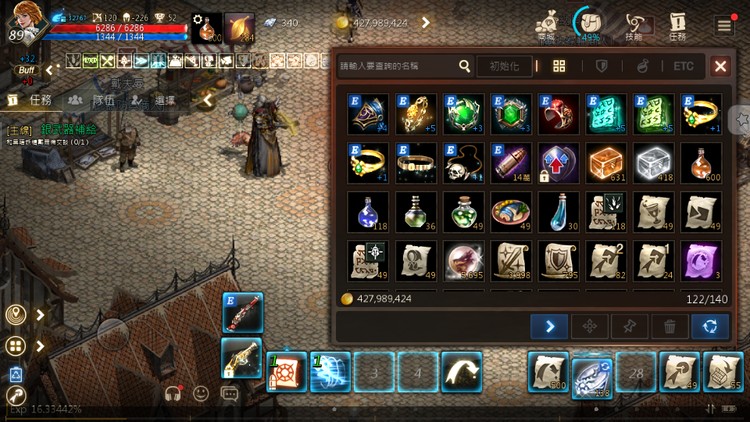The height and width of the screenshot is (422, 750).
Task: Click the inventory search field
Action: pos(396,66)
